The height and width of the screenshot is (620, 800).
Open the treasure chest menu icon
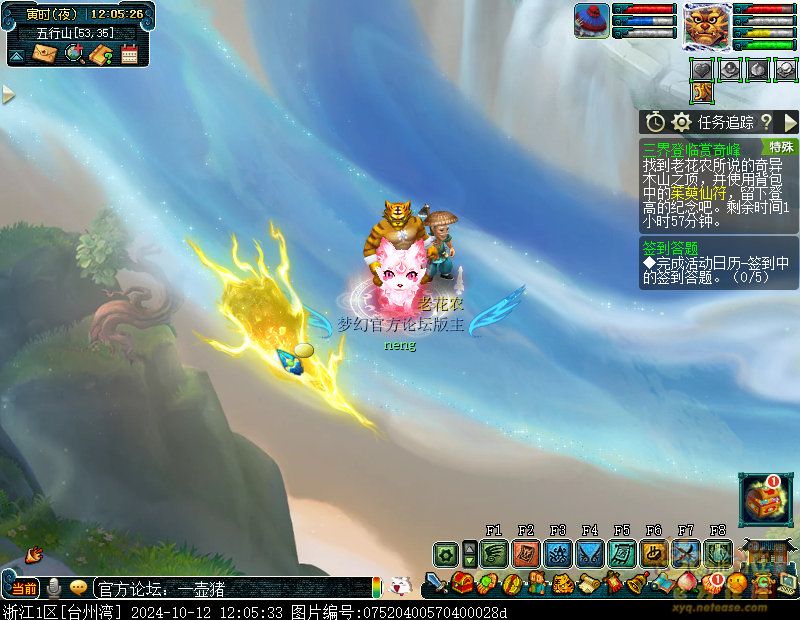(x=462, y=582)
